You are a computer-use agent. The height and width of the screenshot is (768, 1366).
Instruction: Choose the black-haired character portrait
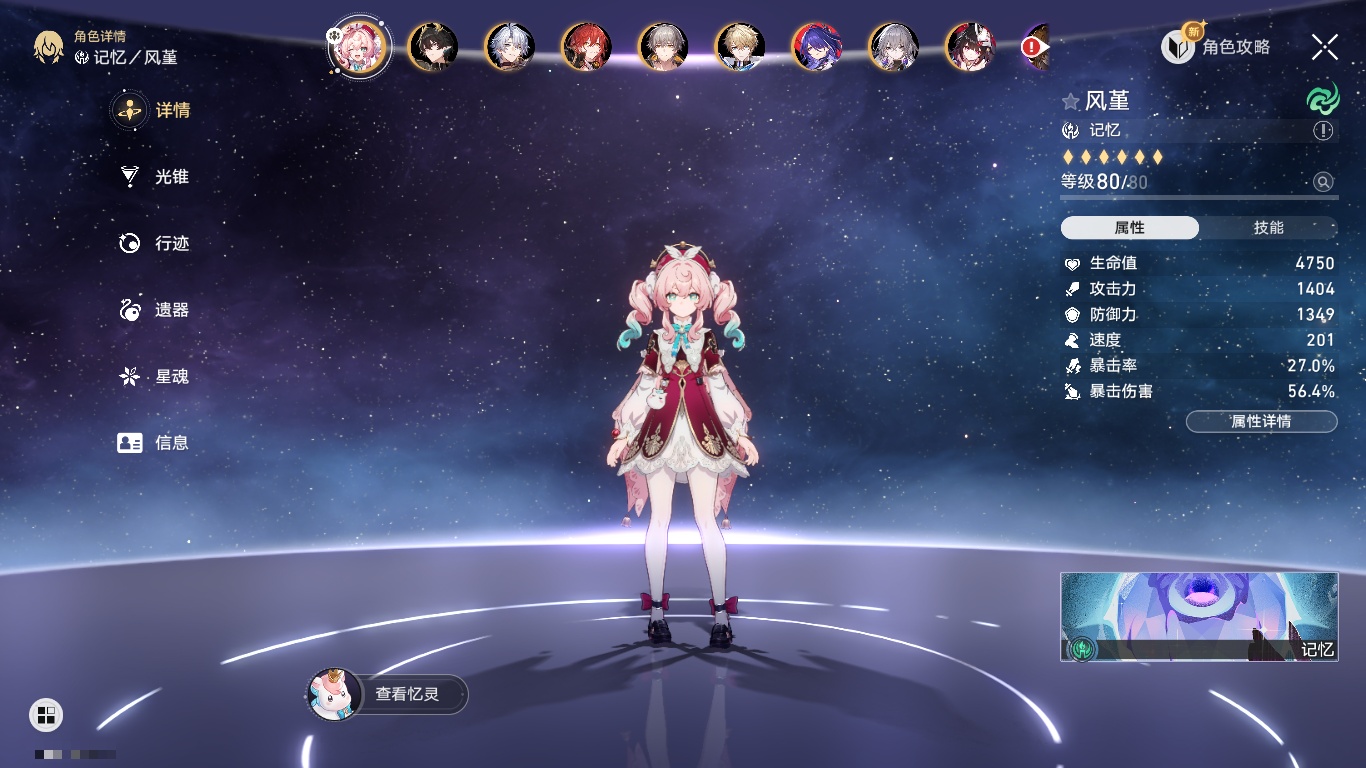tap(433, 46)
